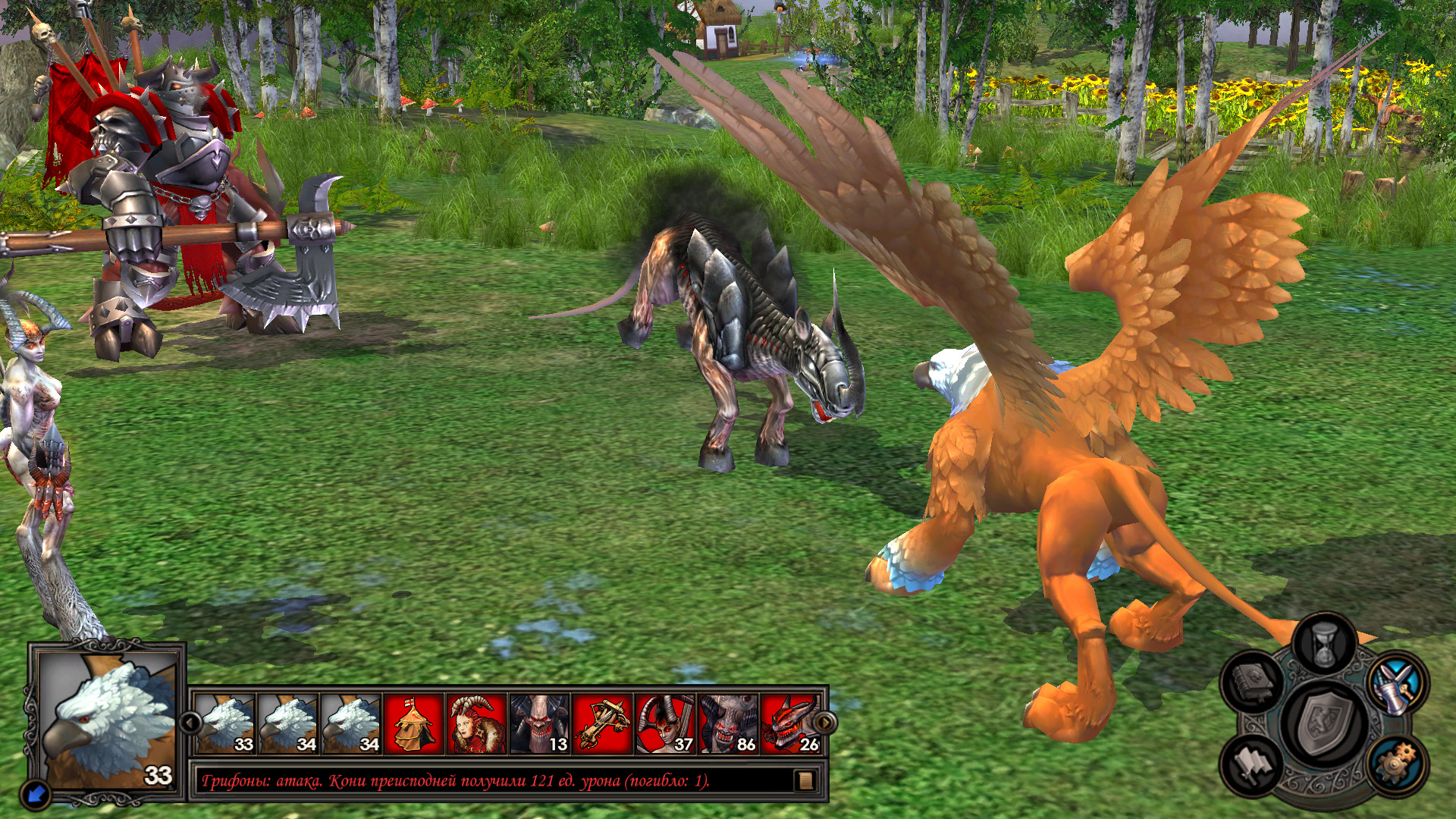Viewport: 1456px width, 819px height.
Task: Activate the hourglass Wait command
Action: [x=1325, y=645]
